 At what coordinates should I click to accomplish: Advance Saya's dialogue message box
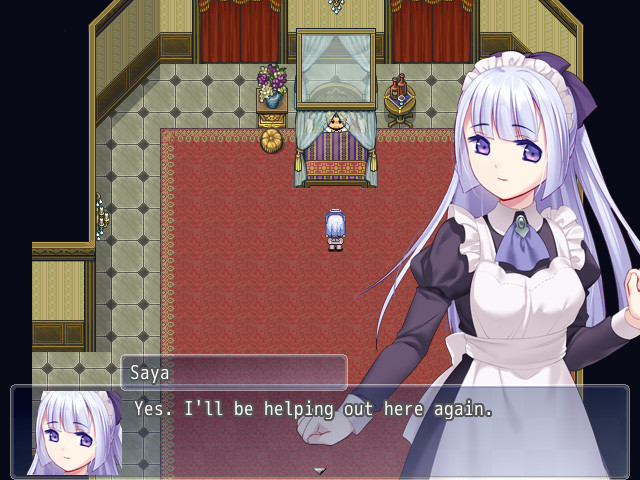(320, 431)
